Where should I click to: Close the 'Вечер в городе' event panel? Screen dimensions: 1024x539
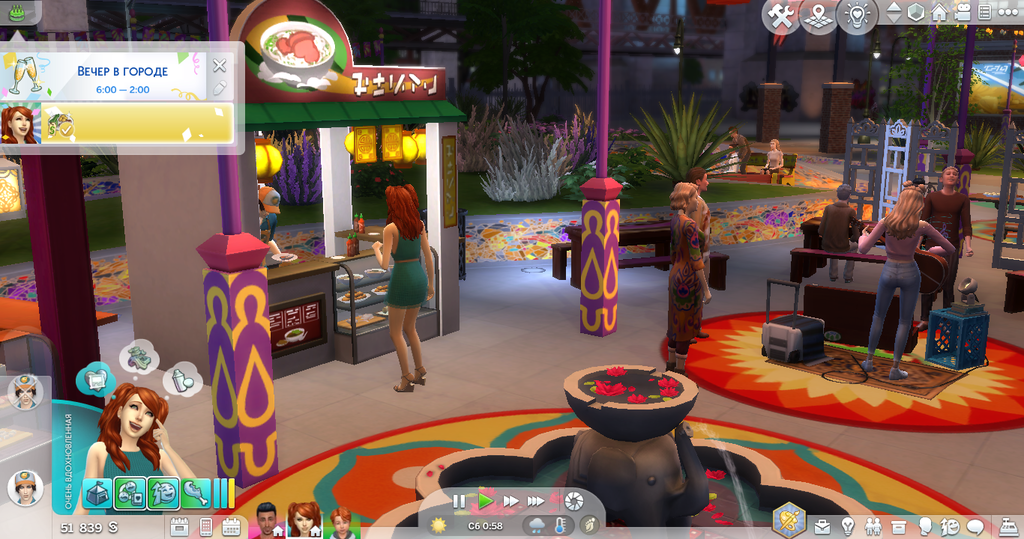[x=220, y=66]
